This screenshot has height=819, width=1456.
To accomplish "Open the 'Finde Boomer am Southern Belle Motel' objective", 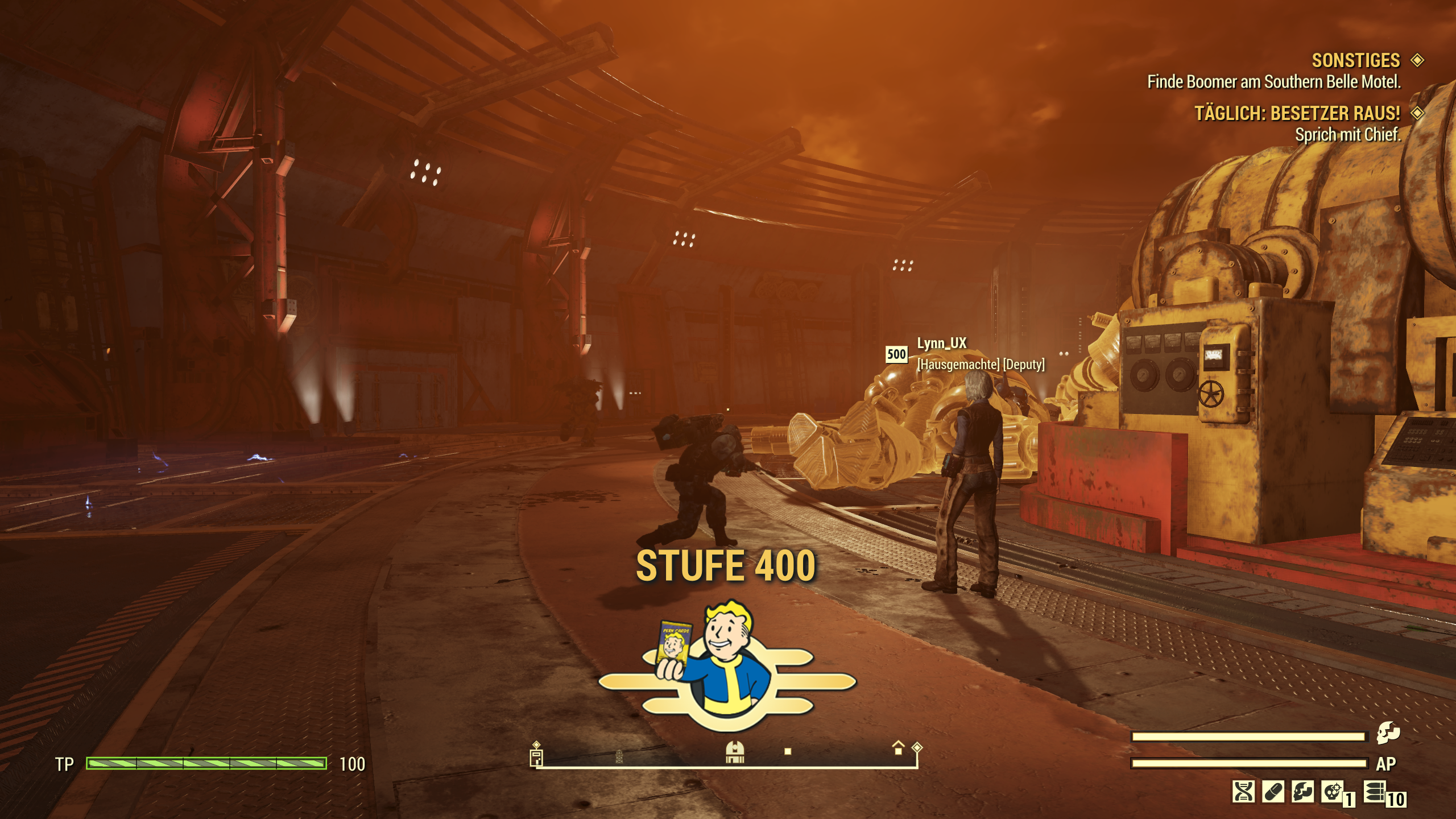I will [1273, 82].
